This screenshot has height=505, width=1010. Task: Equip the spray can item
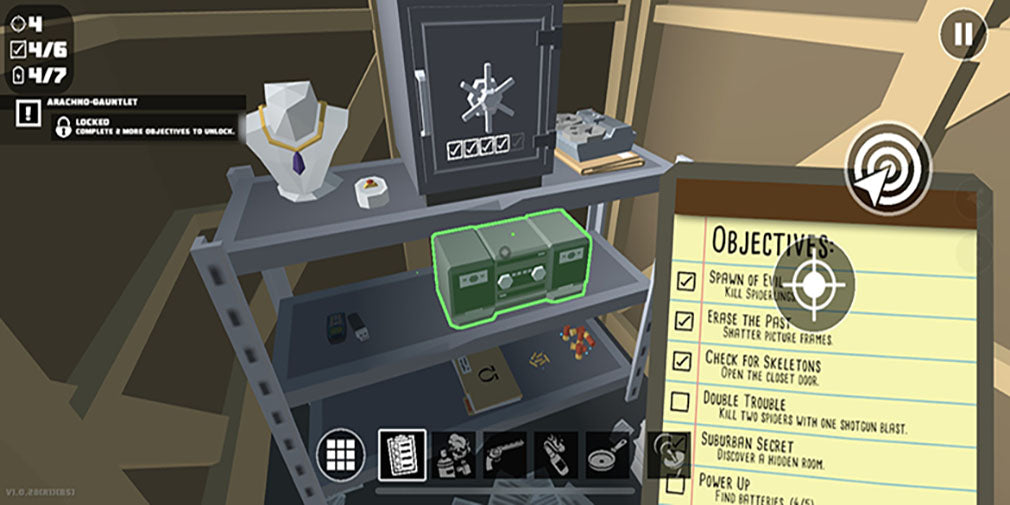coord(454,455)
